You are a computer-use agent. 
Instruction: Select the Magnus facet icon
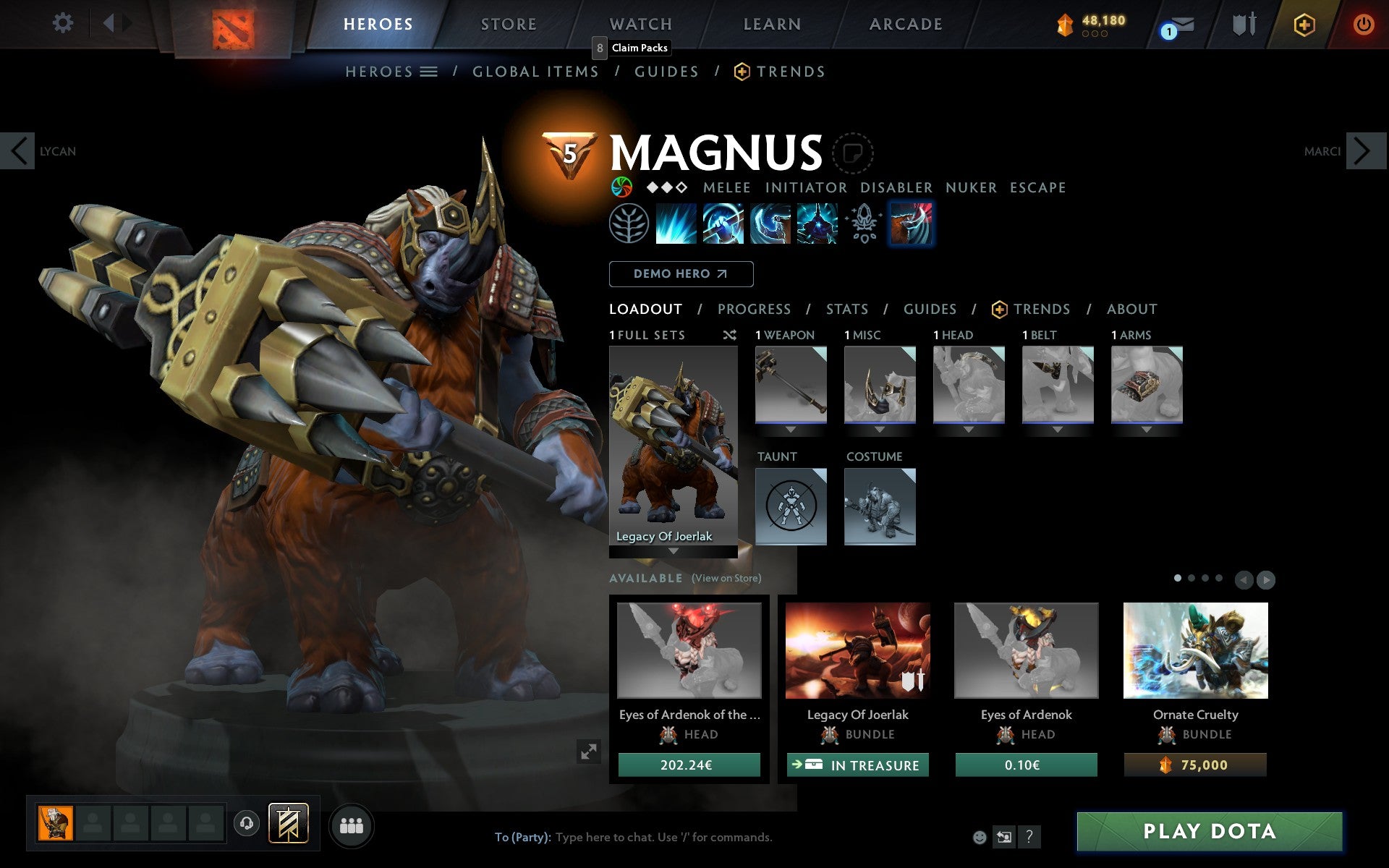tap(911, 223)
